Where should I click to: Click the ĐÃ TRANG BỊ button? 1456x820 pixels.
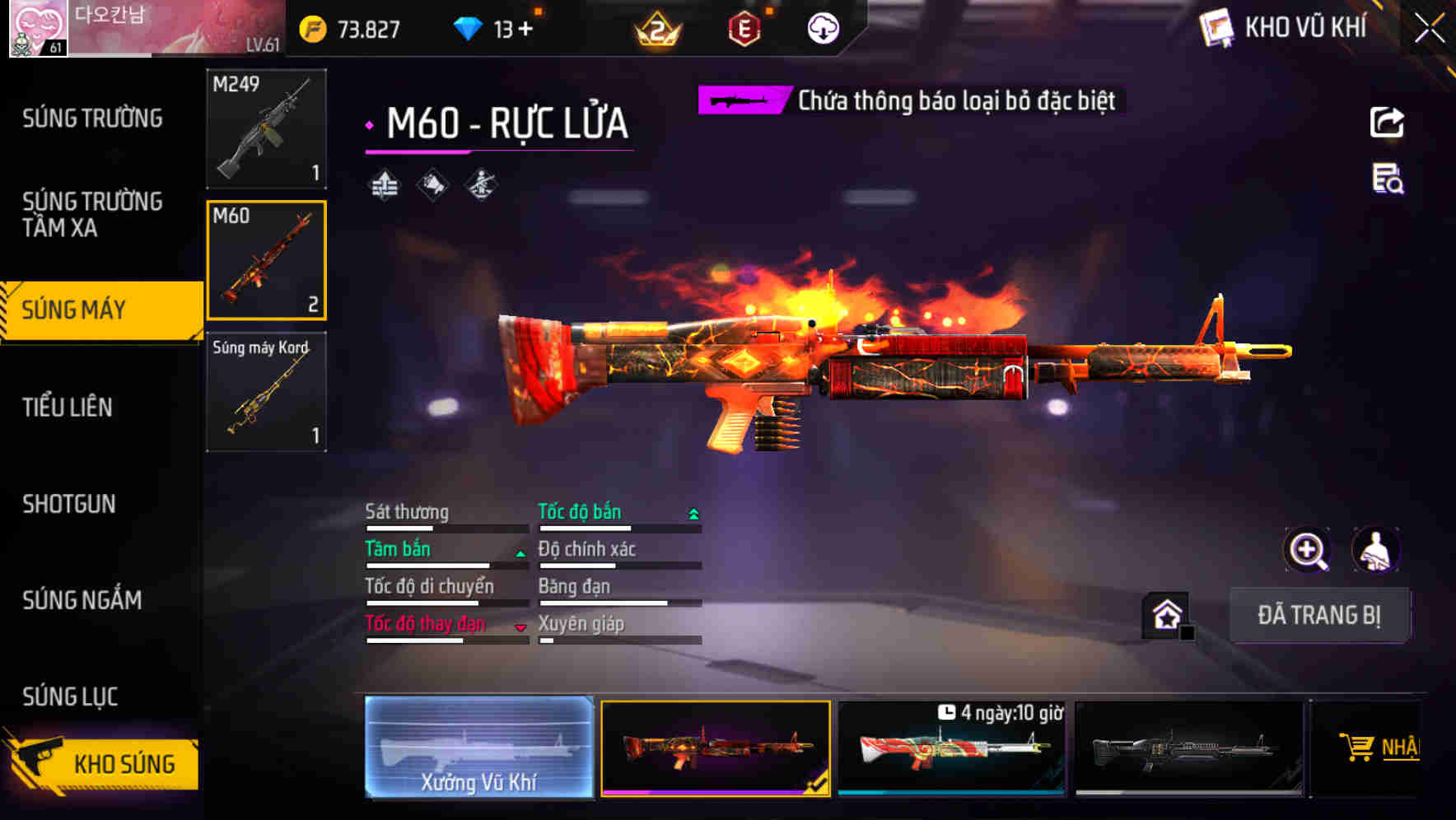(1320, 615)
